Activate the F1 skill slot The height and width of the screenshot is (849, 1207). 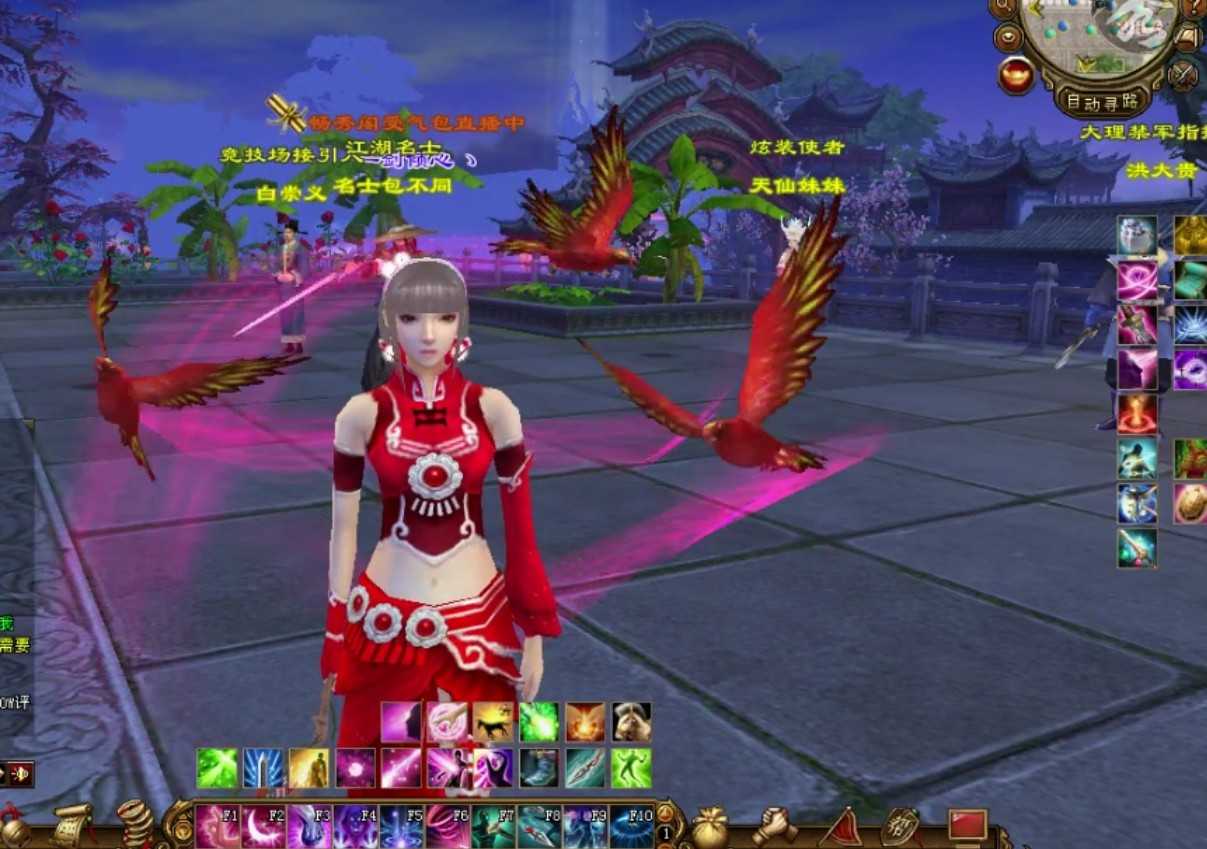217,826
